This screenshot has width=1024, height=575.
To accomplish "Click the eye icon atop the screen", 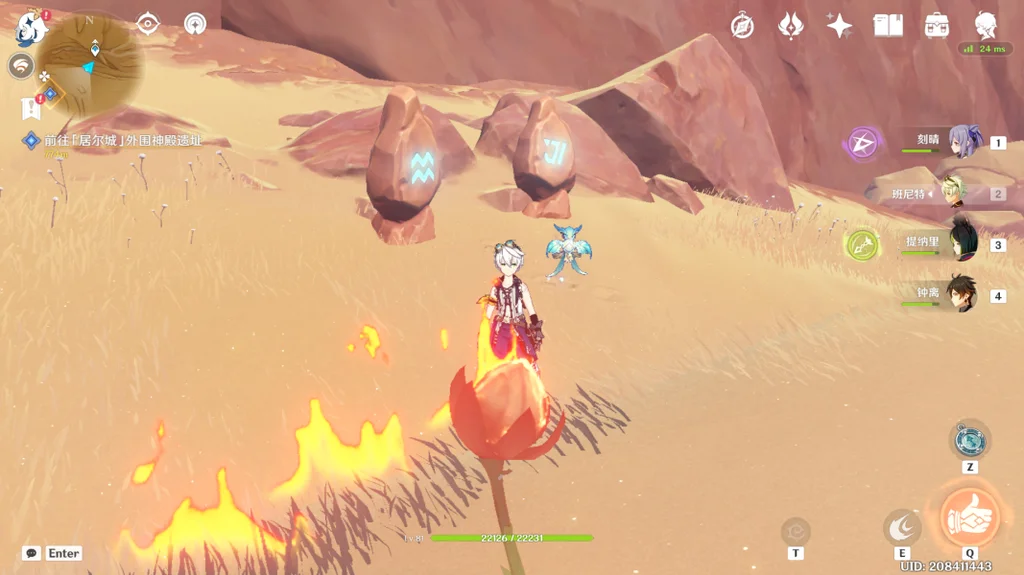I will (x=148, y=23).
